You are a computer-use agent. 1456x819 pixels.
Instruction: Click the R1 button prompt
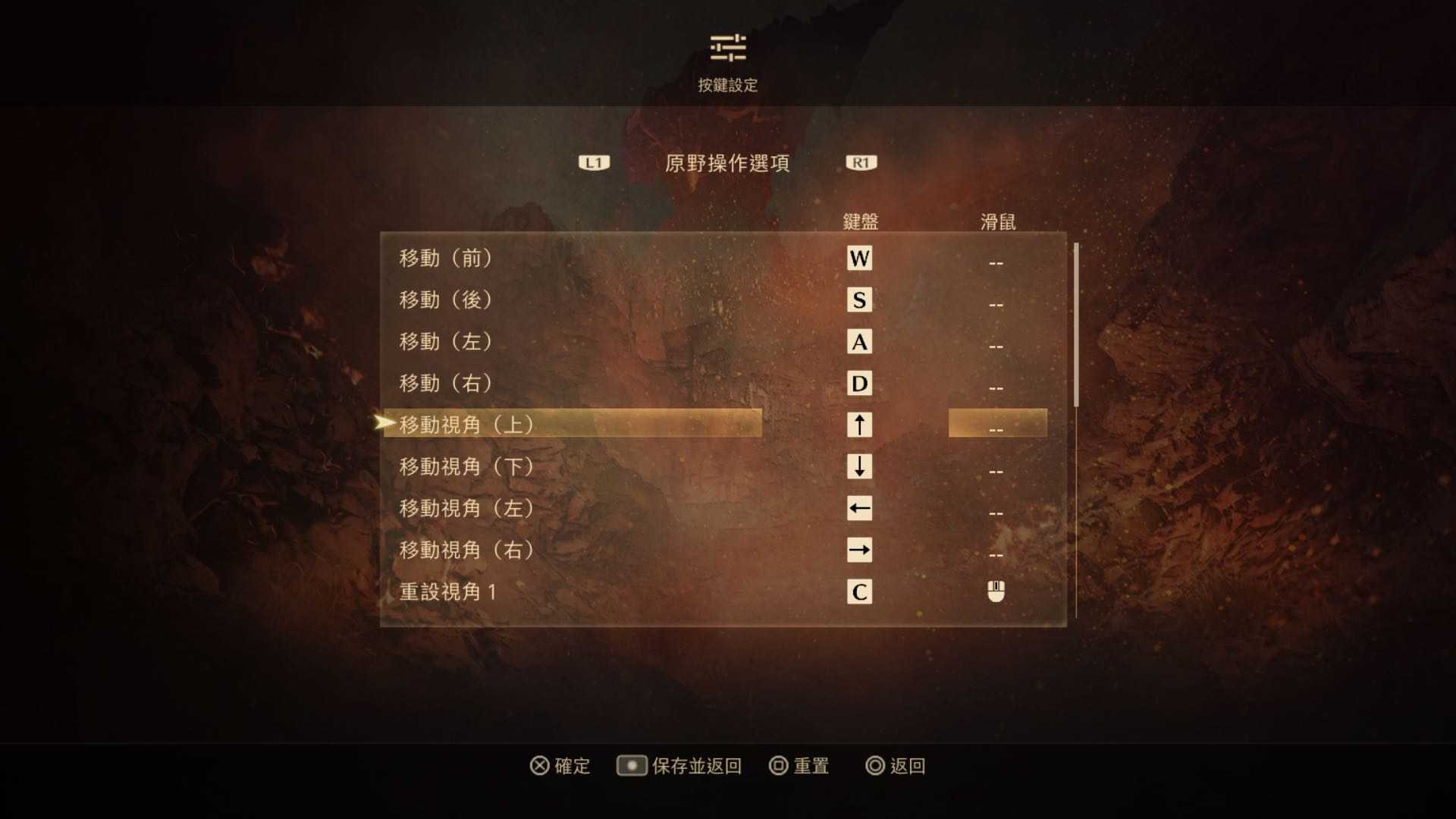click(860, 162)
